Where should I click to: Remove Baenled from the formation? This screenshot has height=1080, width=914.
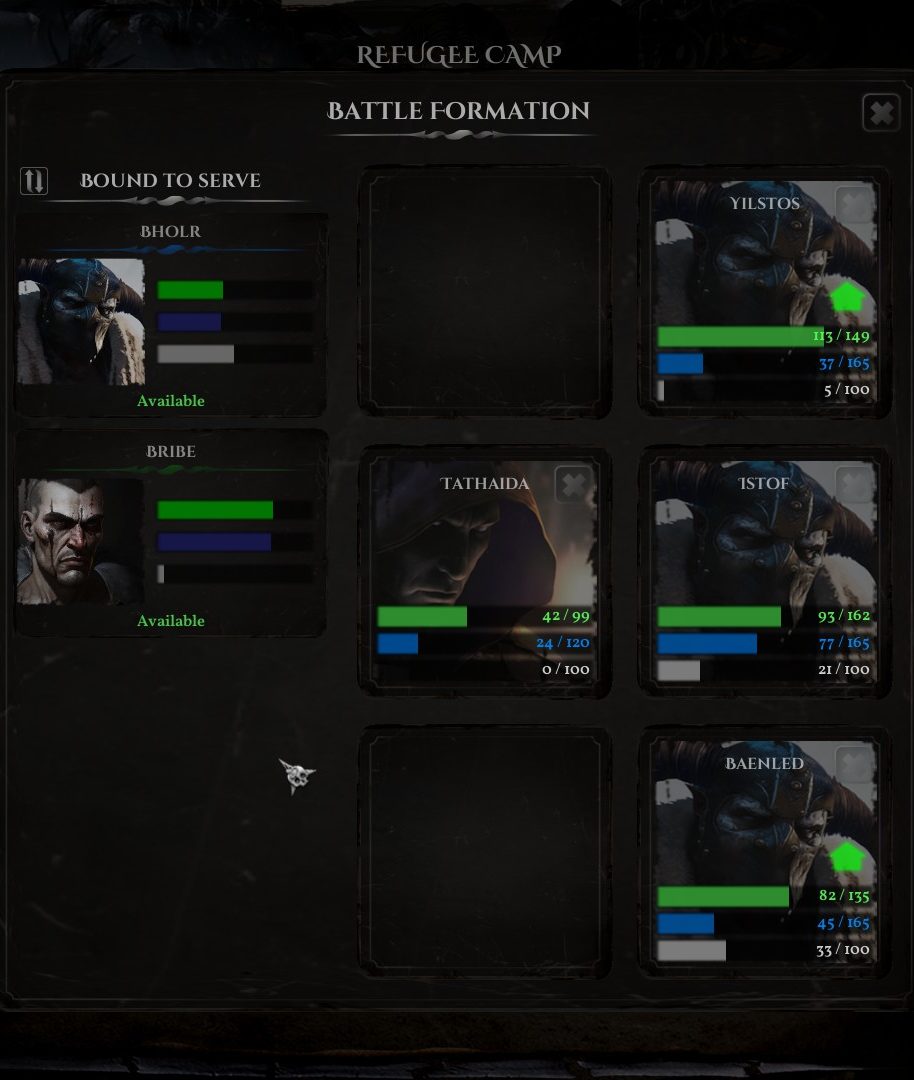click(x=853, y=765)
